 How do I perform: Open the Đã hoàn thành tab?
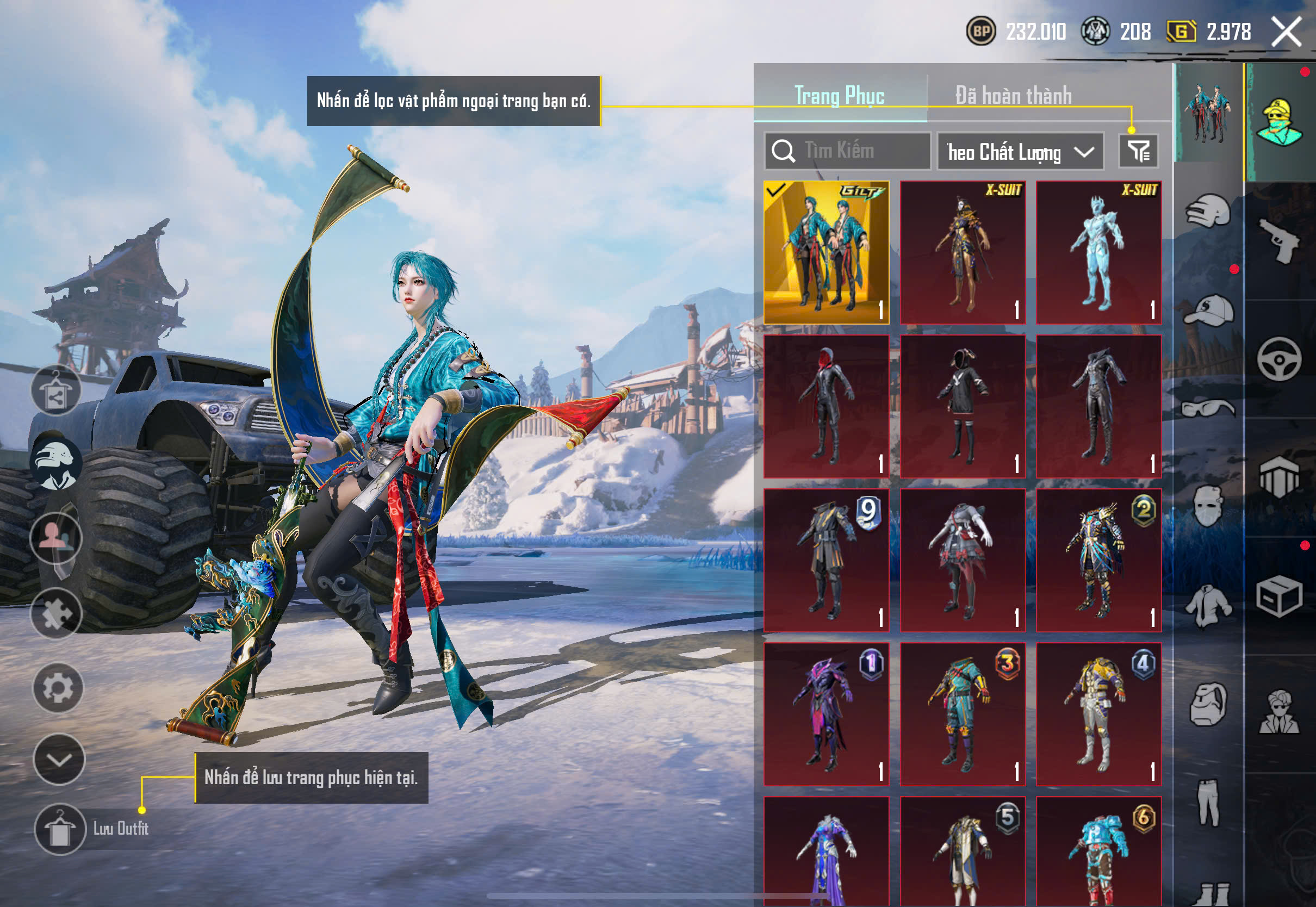point(1013,96)
